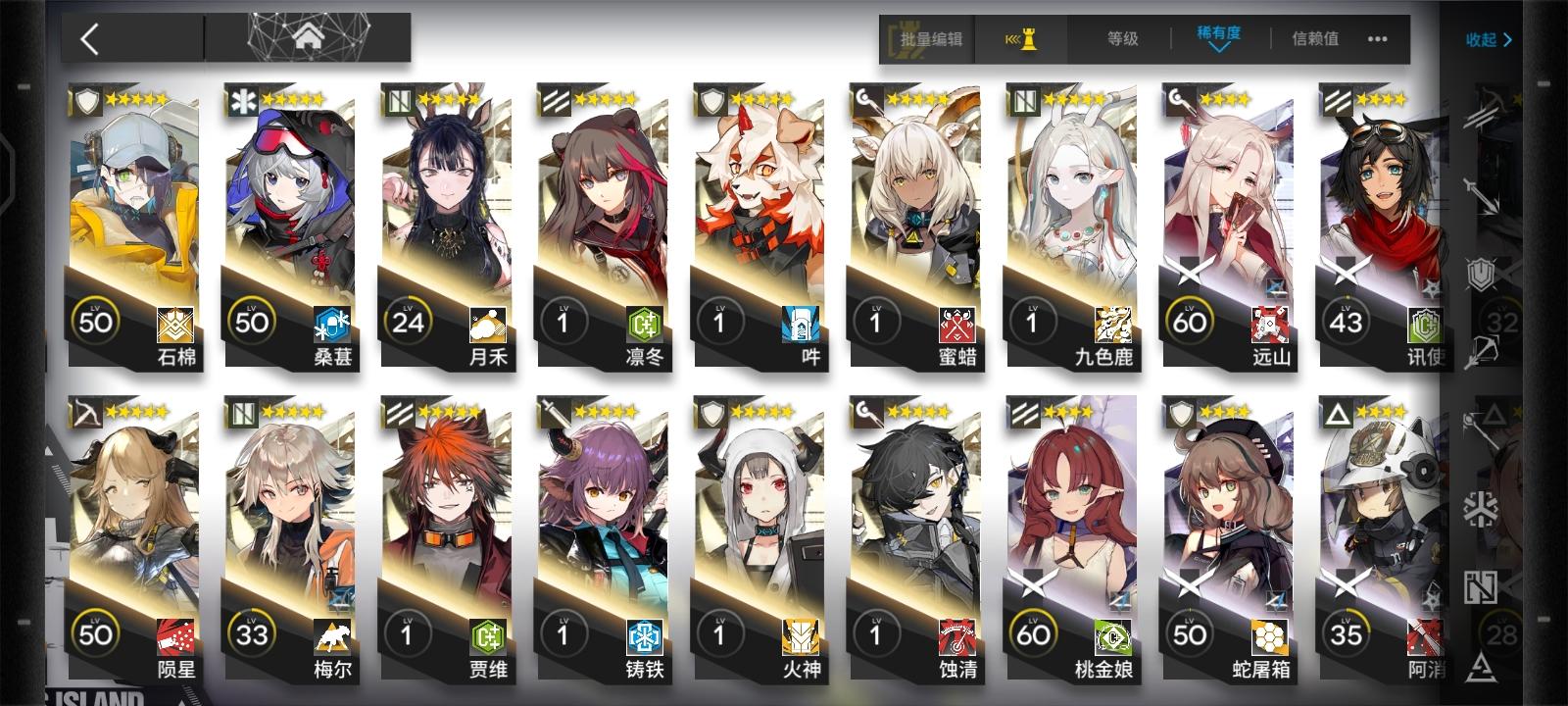
Task: Tap the home icon in the top navigation
Action: pos(310,39)
